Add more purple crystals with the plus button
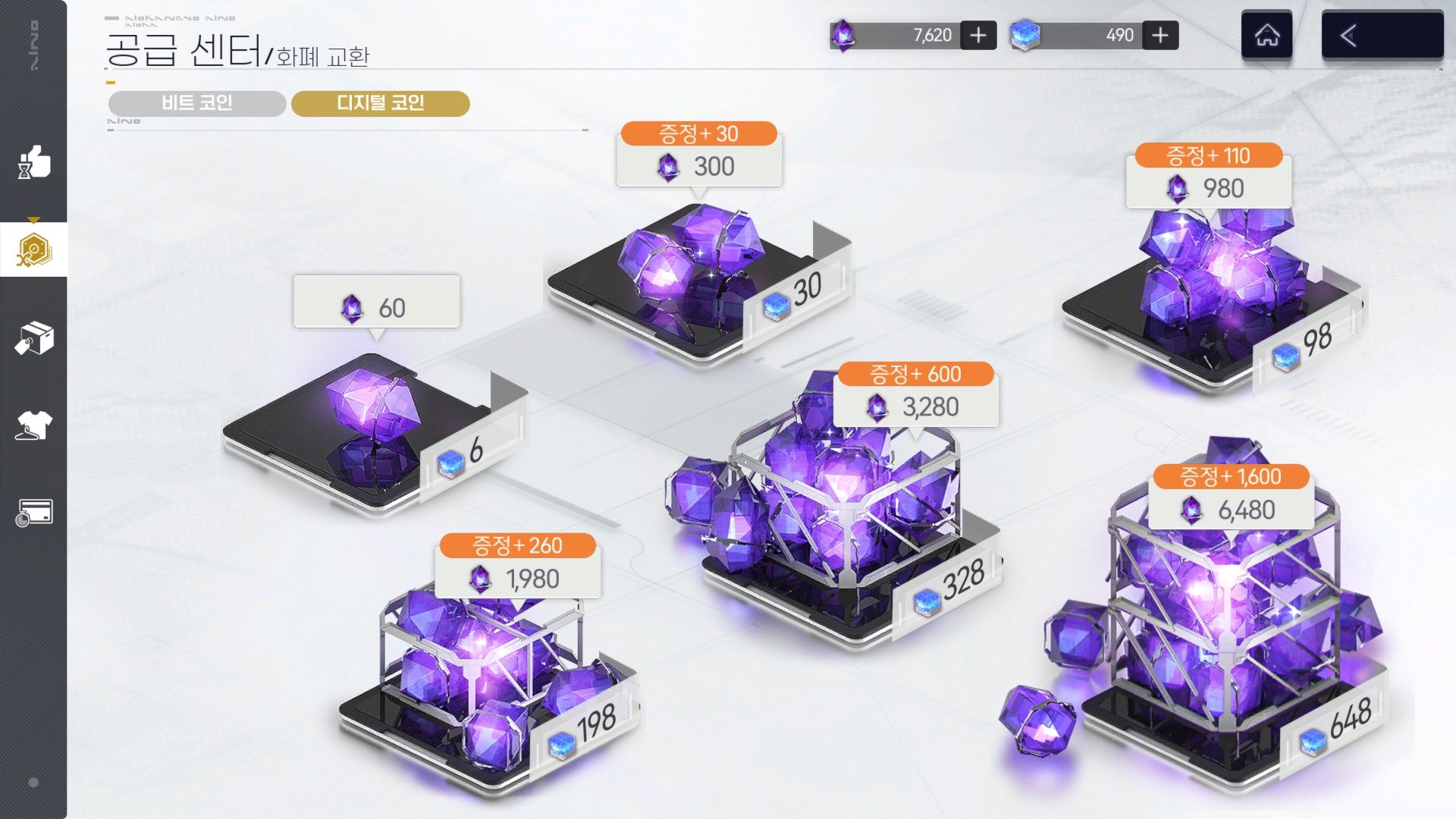Viewport: 1456px width, 819px height. click(978, 36)
